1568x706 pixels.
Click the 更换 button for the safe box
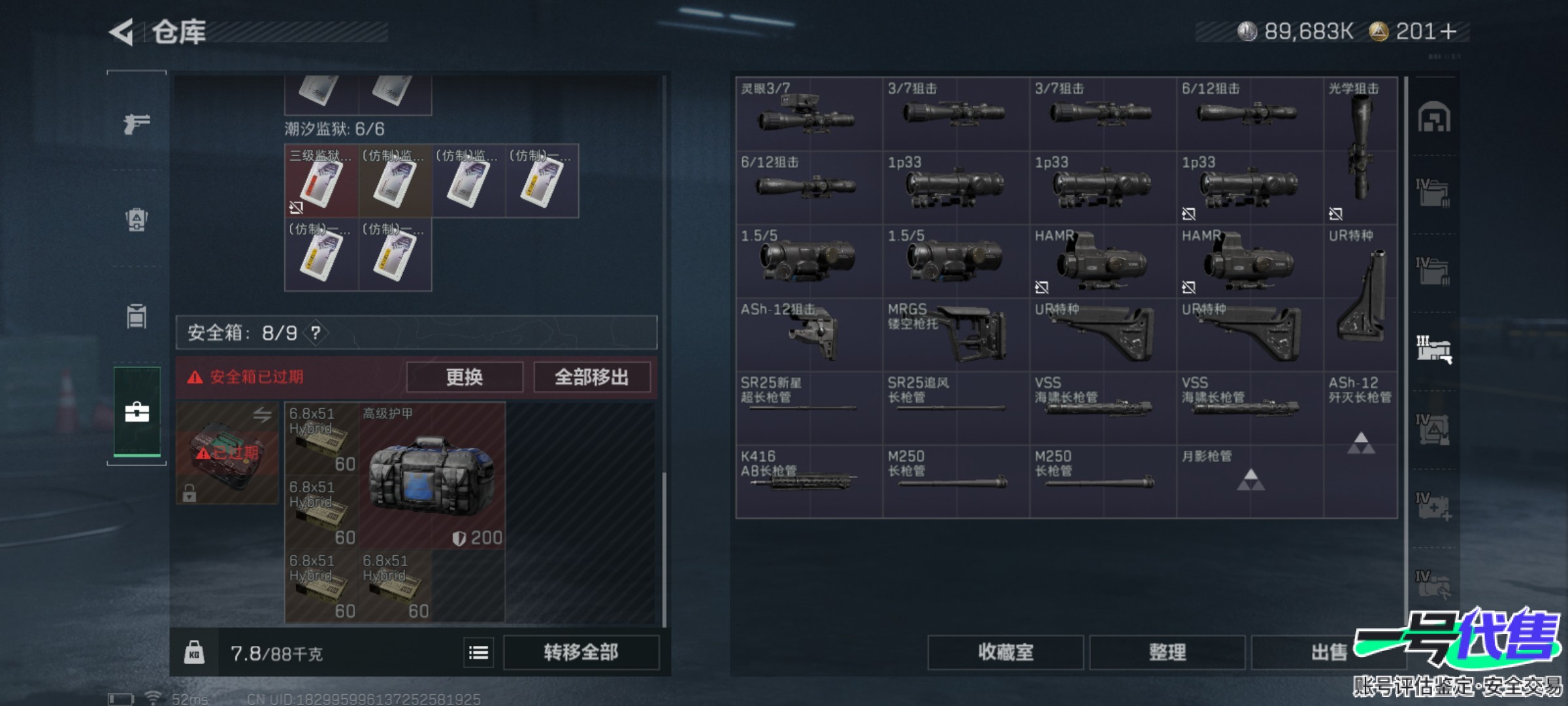point(465,377)
